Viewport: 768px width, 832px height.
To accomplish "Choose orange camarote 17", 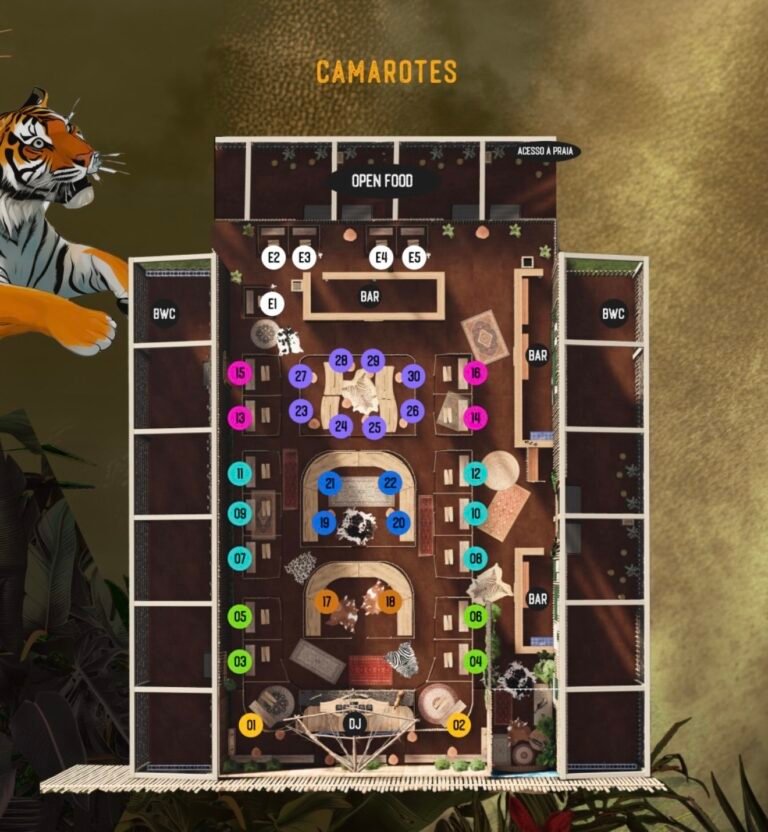I will point(326,602).
